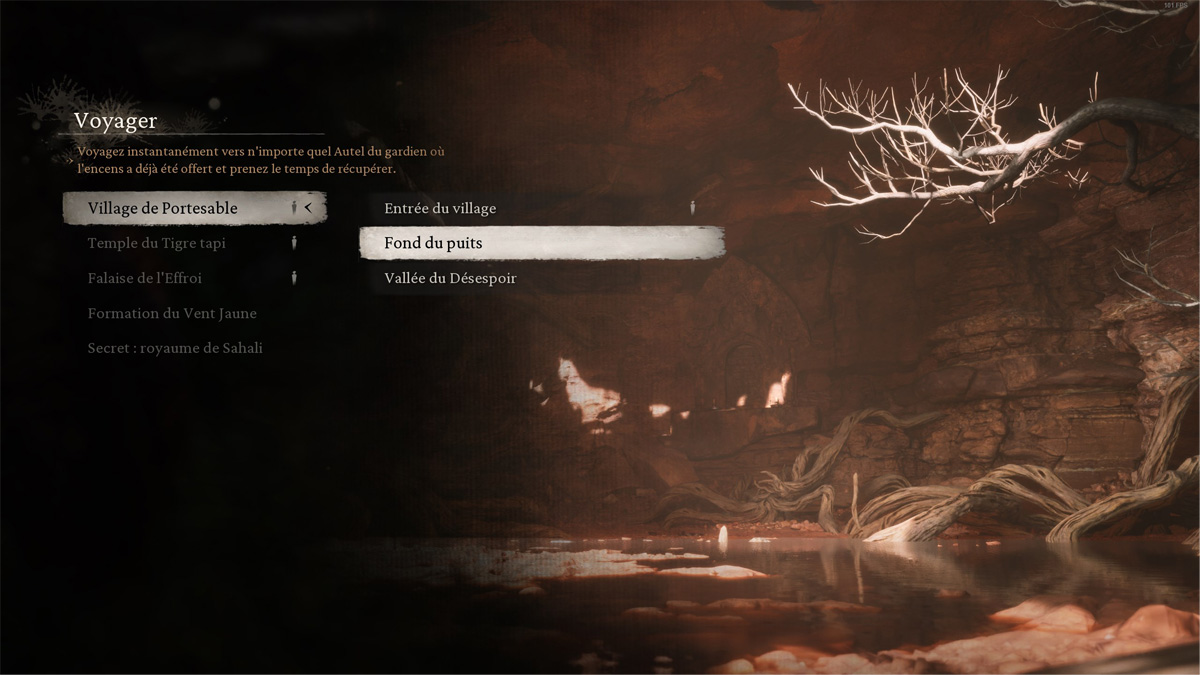Travel to Vallée du Désespoir shrine
The width and height of the screenshot is (1200, 675).
click(x=450, y=278)
